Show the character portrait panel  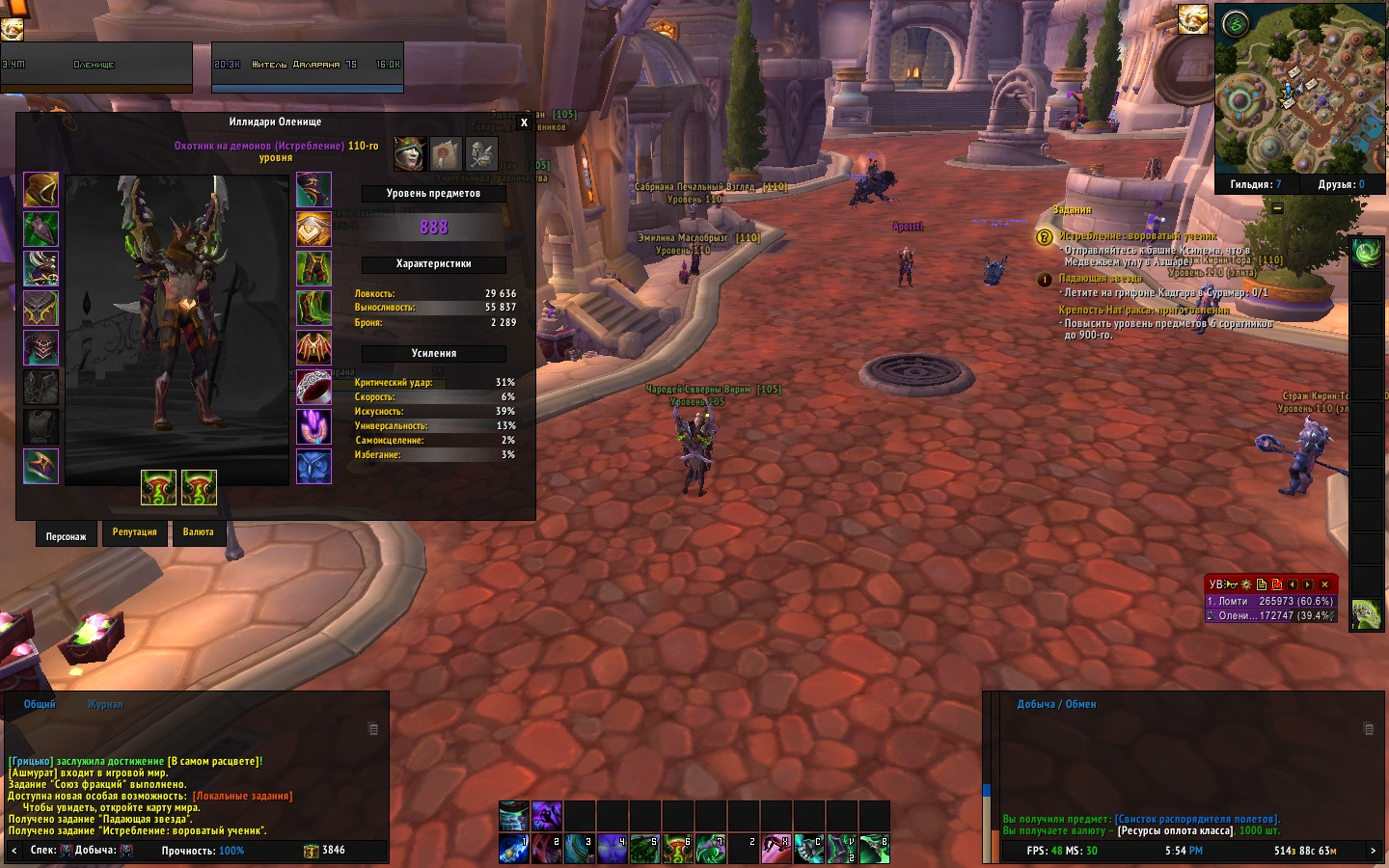coord(410,153)
